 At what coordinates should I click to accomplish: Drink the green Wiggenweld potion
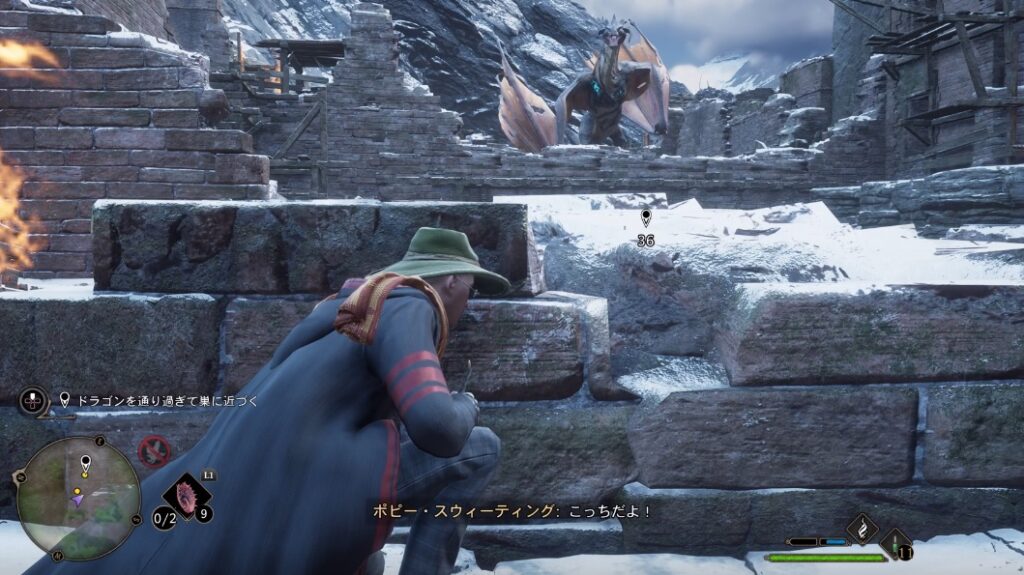(x=895, y=543)
